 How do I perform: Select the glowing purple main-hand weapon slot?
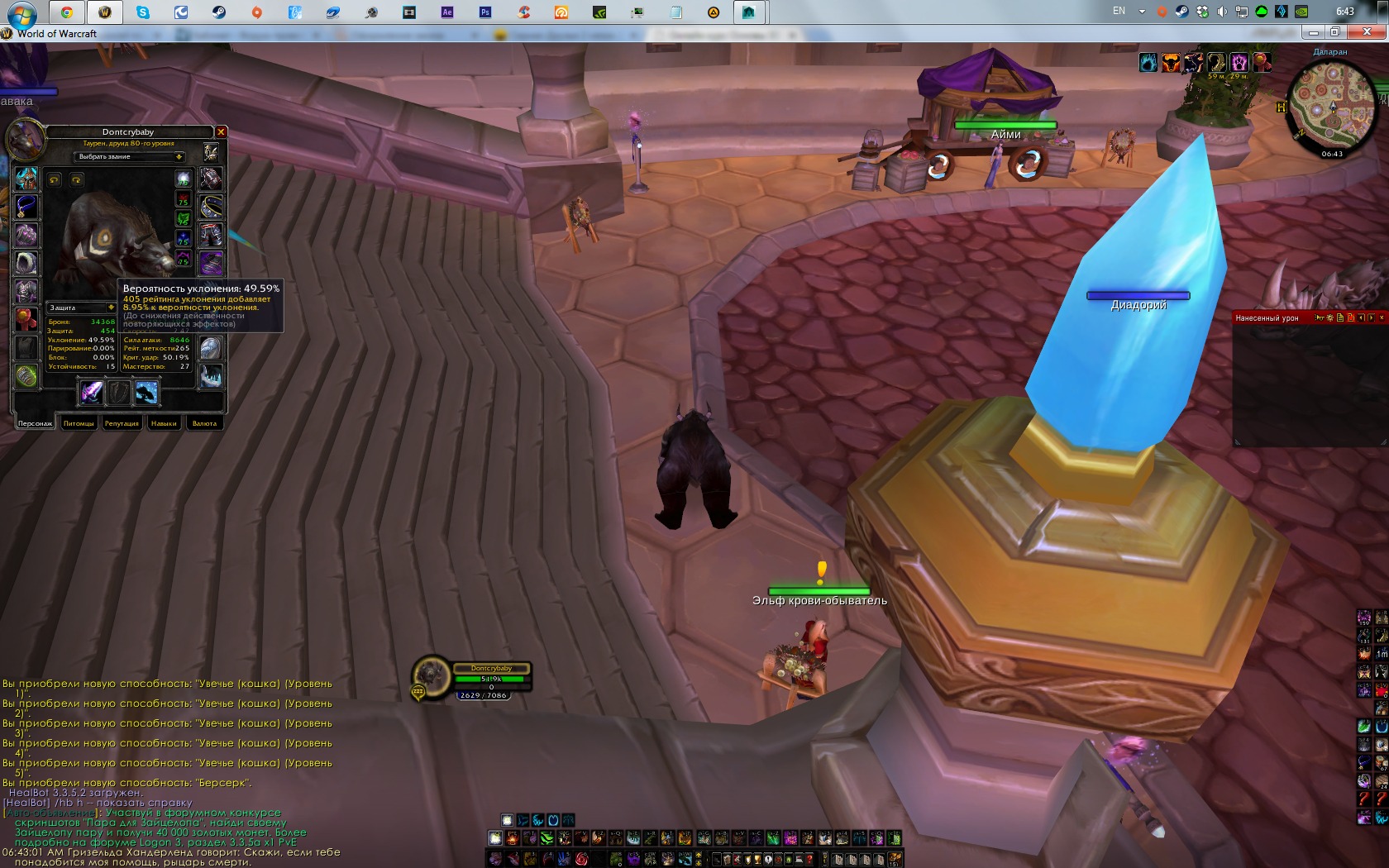(91, 393)
